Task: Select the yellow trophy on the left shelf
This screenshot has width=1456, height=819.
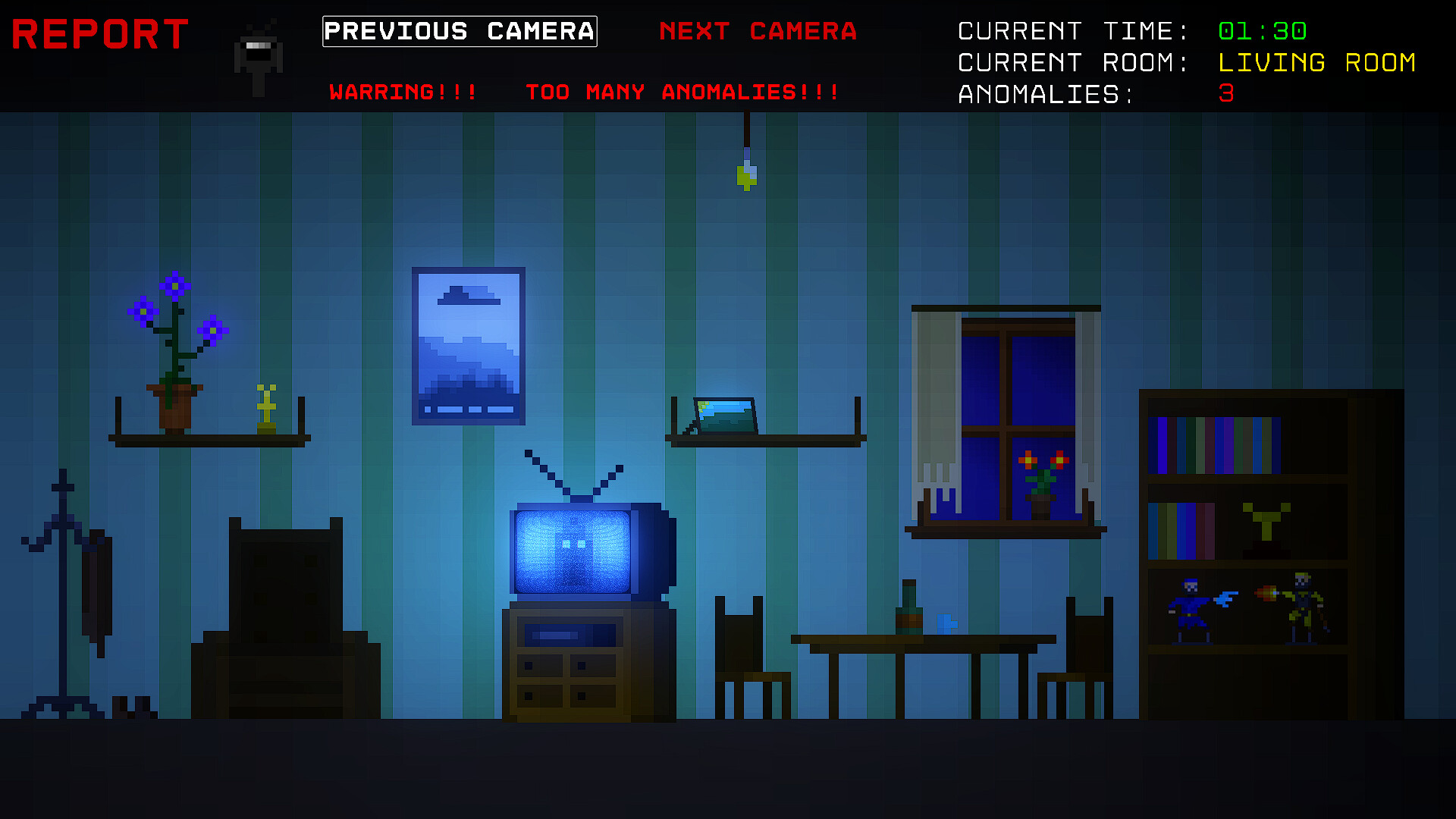Action: tap(267, 406)
